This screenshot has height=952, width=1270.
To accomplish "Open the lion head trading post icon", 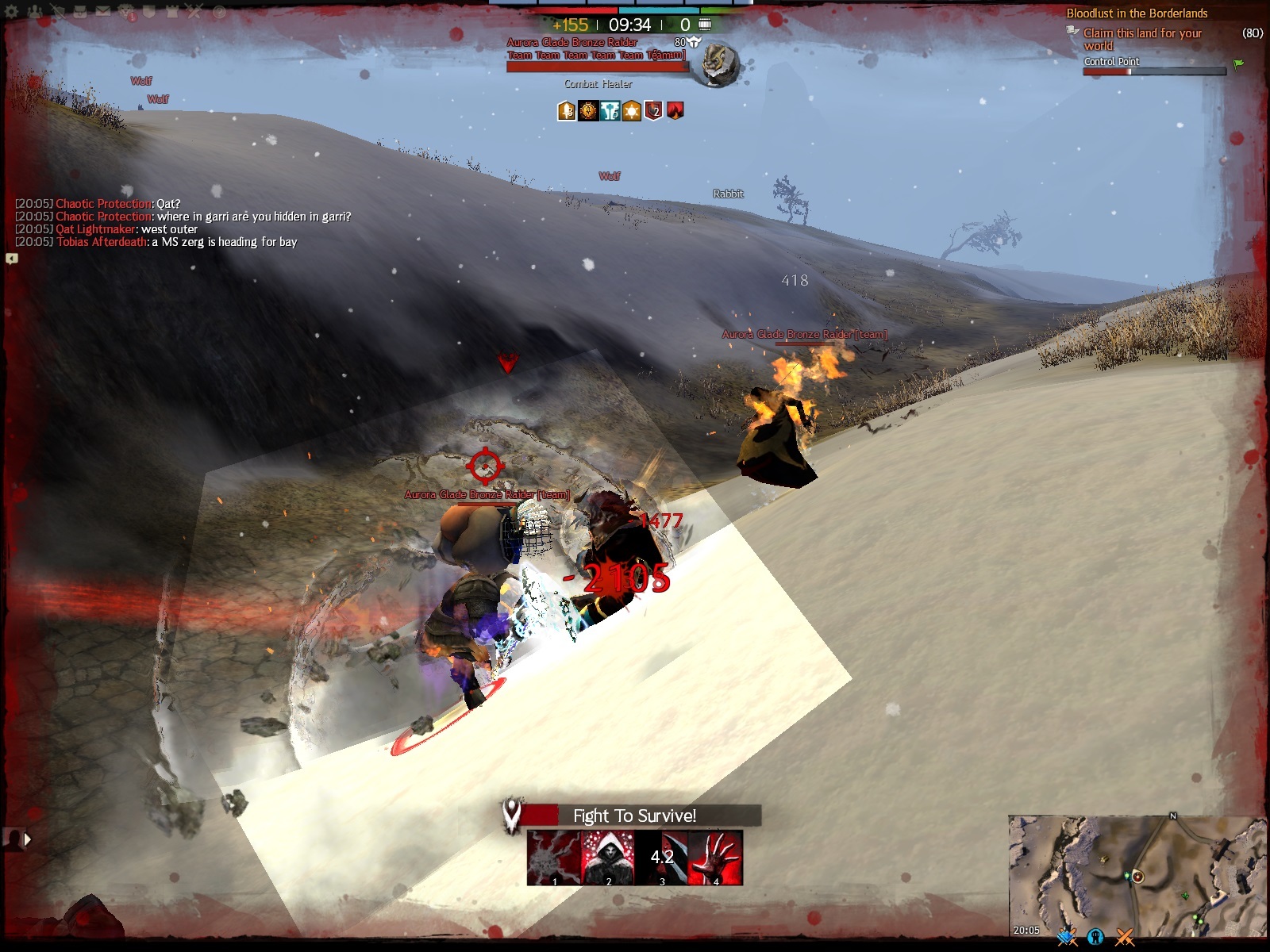I will [126, 12].
